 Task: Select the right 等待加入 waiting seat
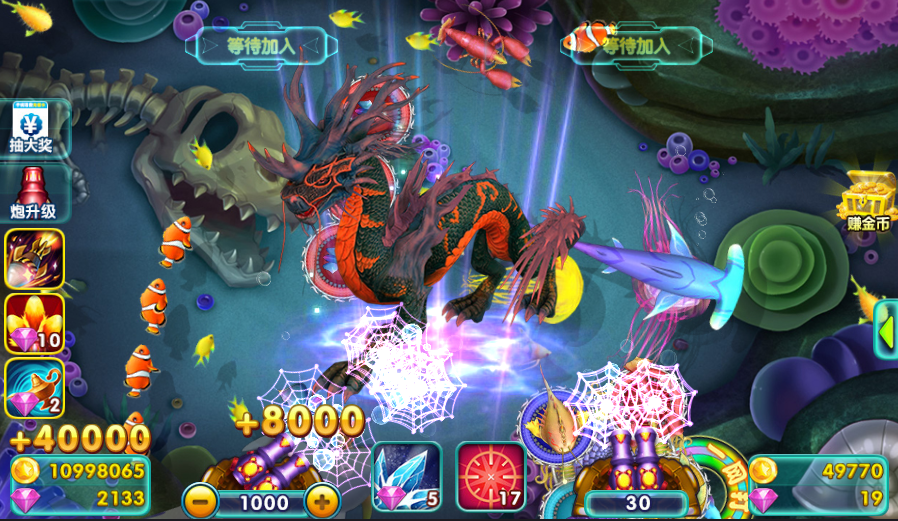pos(637,45)
